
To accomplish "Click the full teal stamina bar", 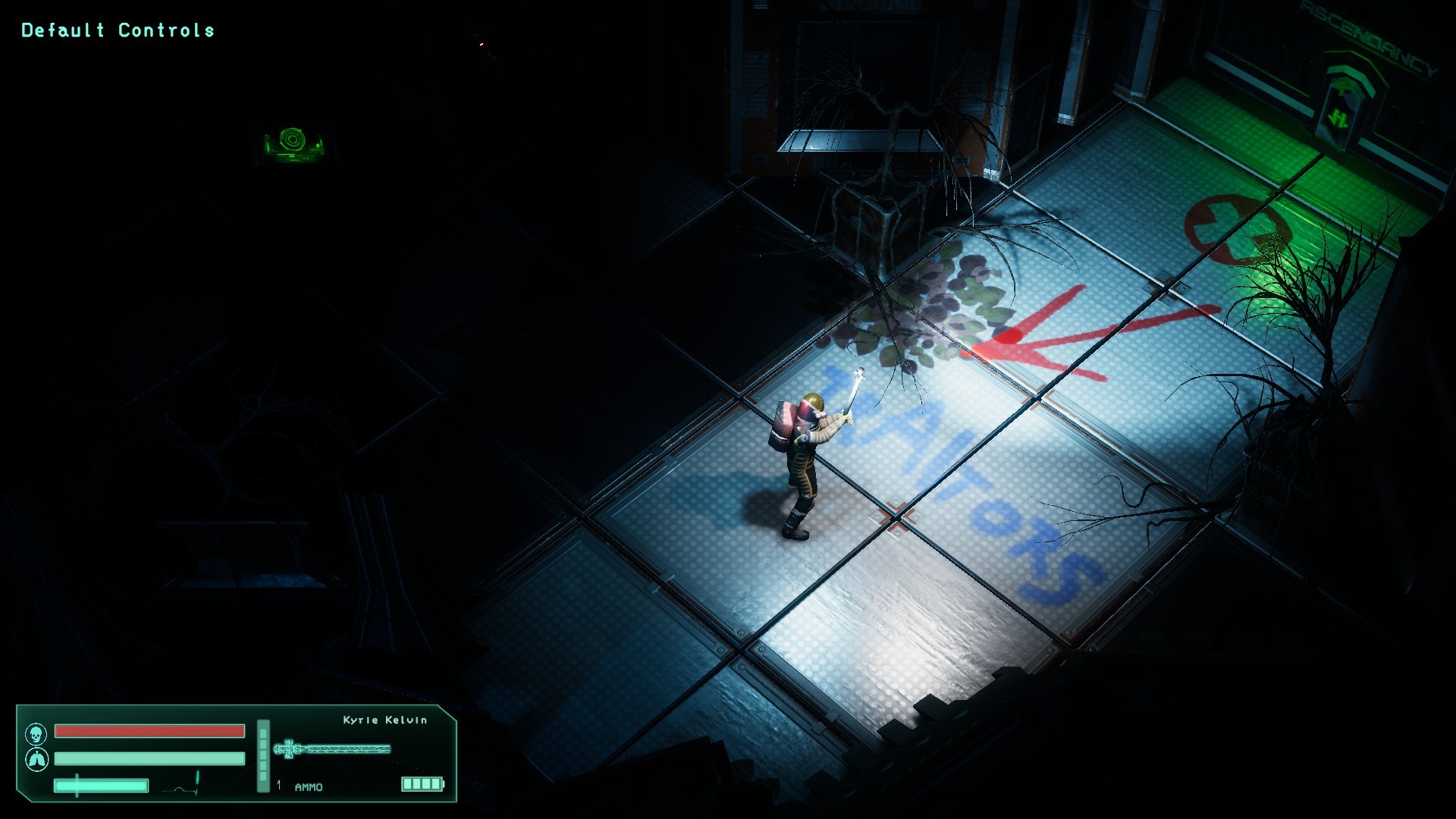I will point(149,758).
